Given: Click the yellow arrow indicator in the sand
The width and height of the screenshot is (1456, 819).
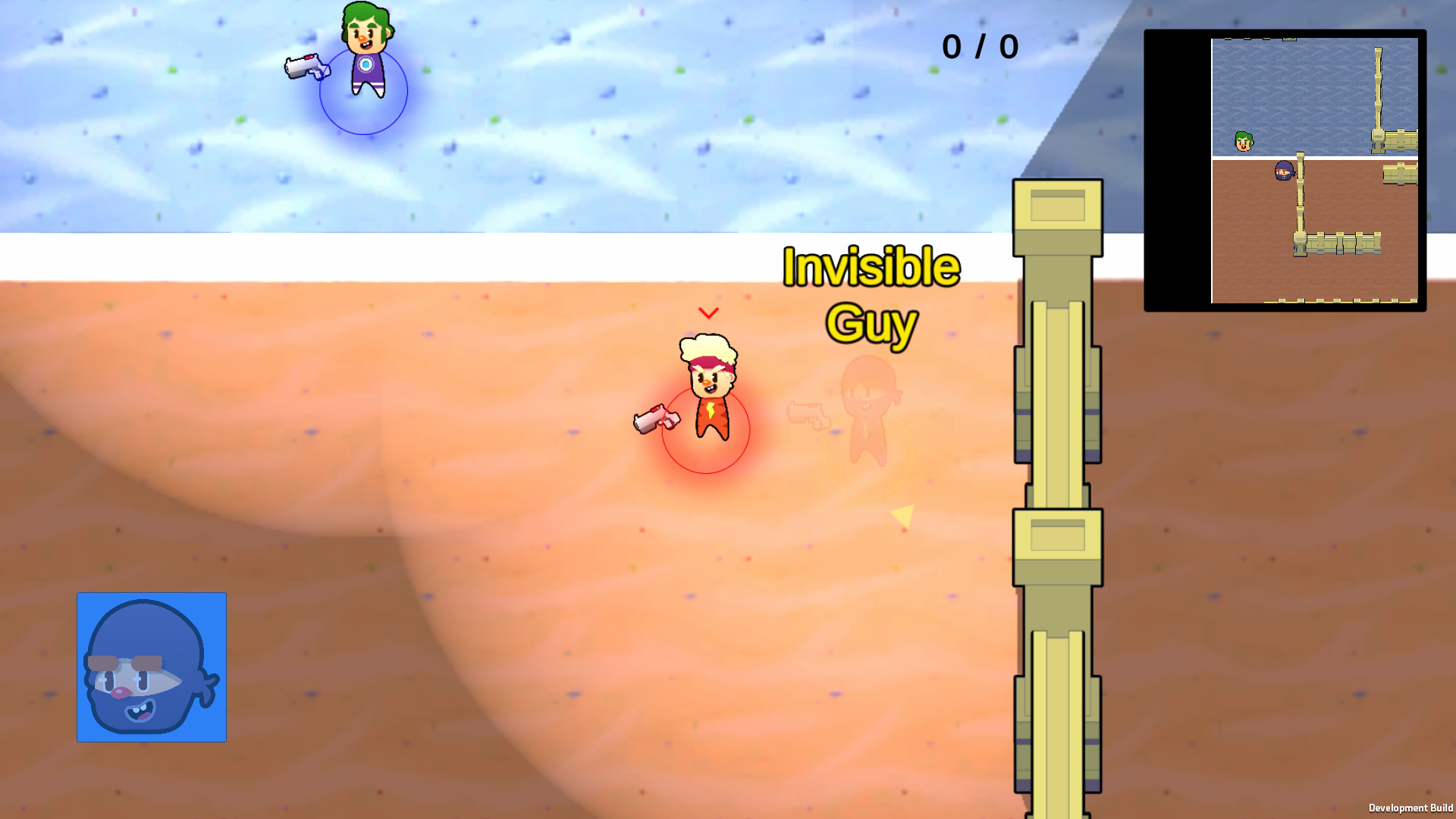Looking at the screenshot, I should coord(904,516).
